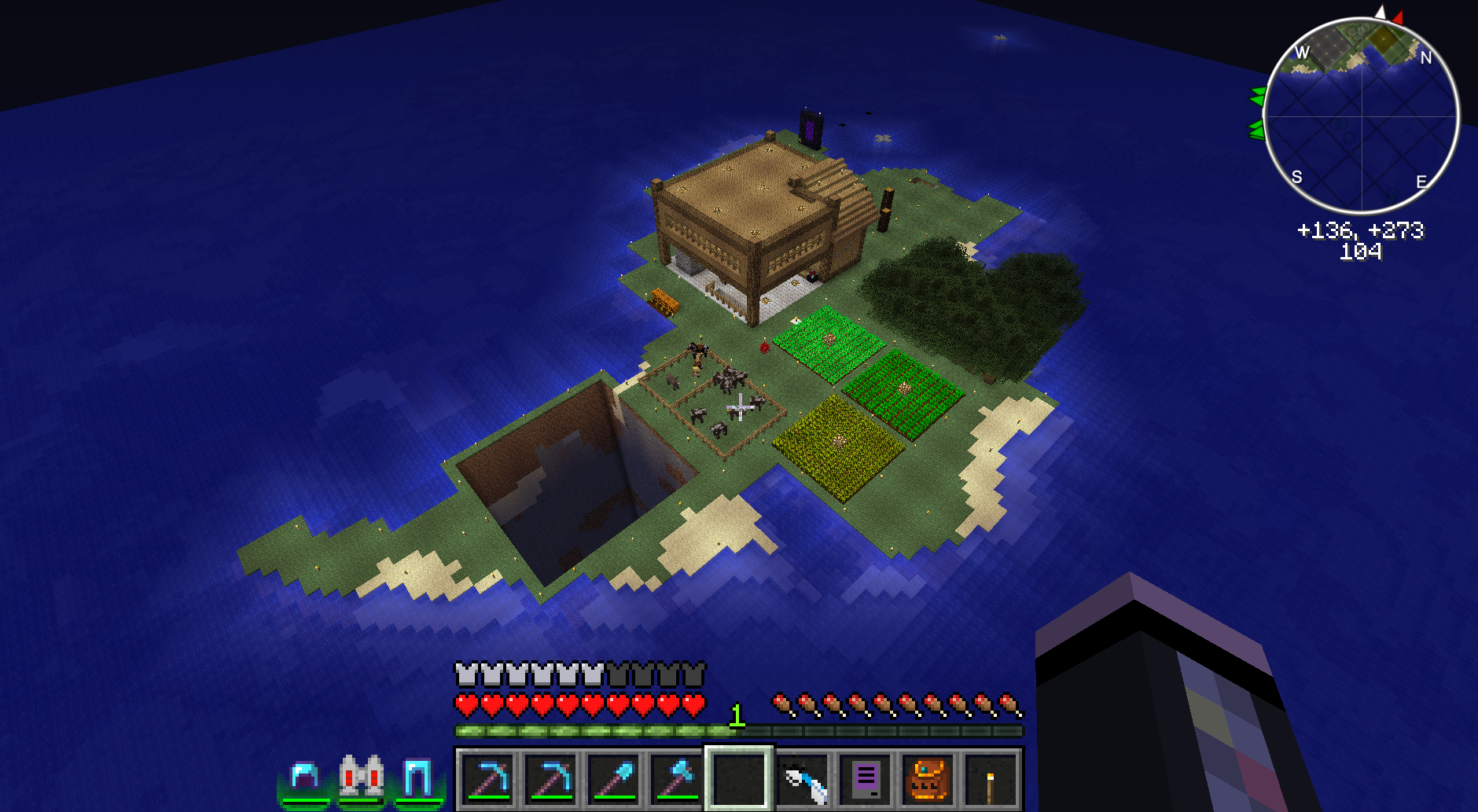Click the diamond helmet armor status icon
This screenshot has width=1478, height=812.
pyautogui.click(x=305, y=778)
